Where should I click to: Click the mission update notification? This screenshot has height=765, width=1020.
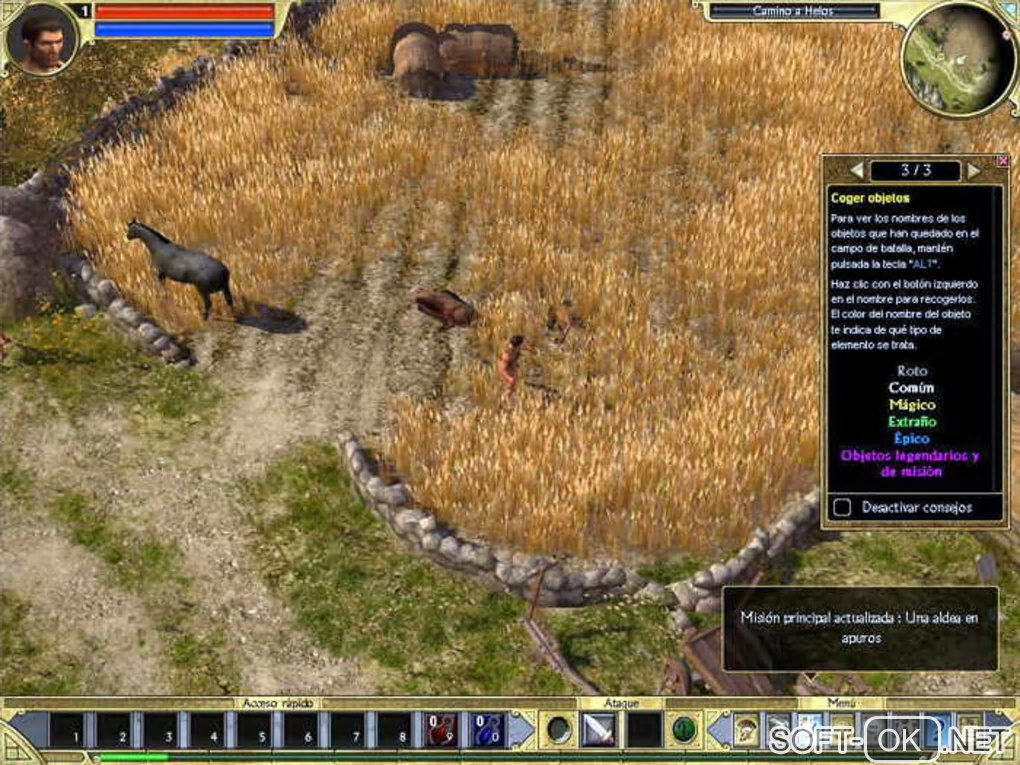coord(860,628)
